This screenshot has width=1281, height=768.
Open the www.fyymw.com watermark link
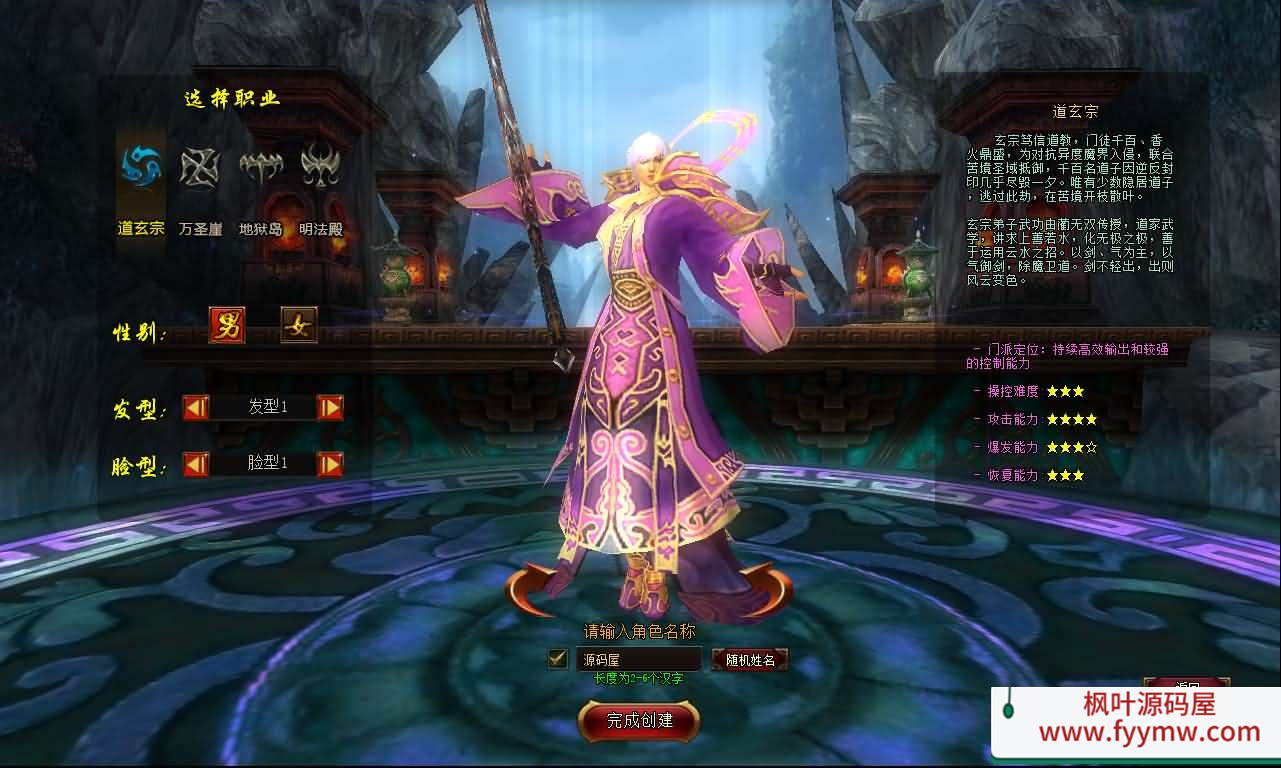[1149, 732]
